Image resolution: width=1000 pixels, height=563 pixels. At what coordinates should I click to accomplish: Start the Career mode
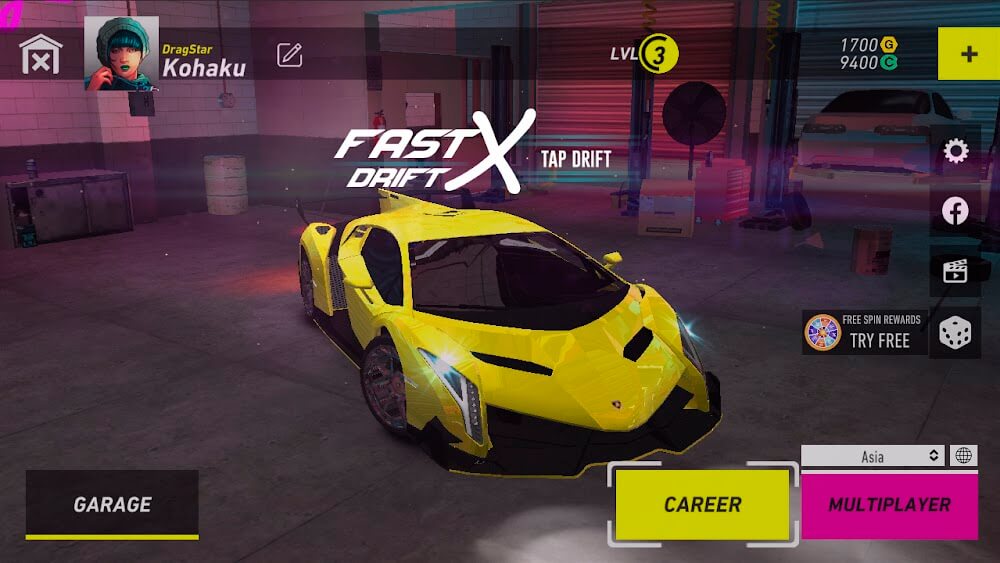(703, 504)
